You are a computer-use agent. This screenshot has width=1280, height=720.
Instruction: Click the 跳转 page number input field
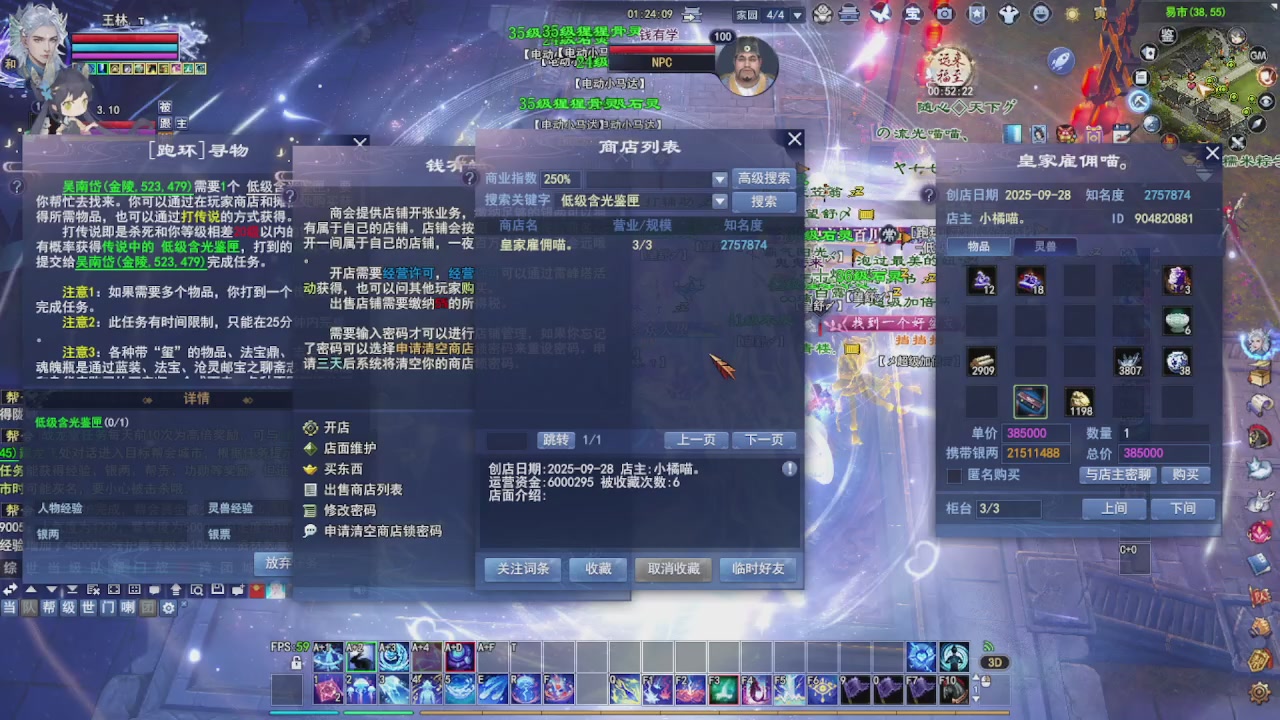tap(505, 440)
